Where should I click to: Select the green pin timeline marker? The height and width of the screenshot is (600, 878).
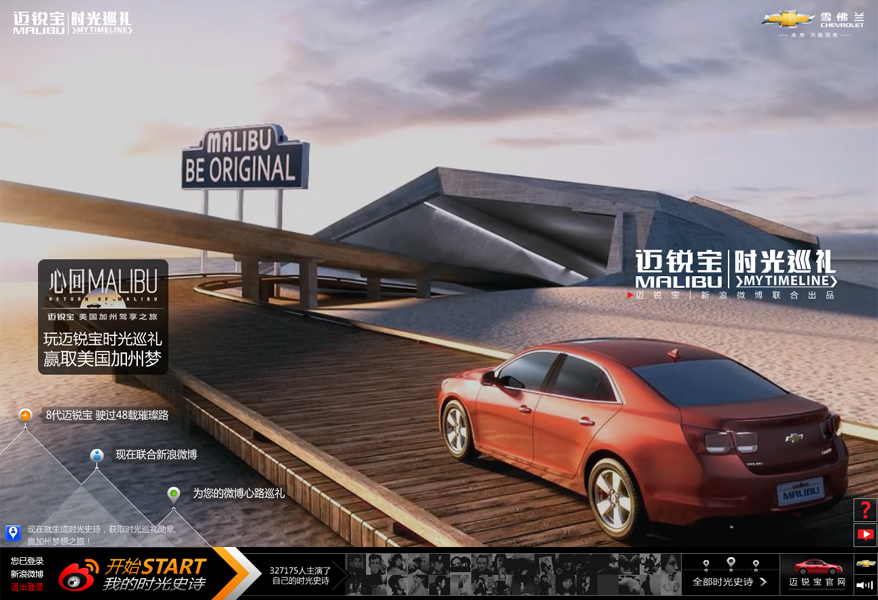click(174, 494)
